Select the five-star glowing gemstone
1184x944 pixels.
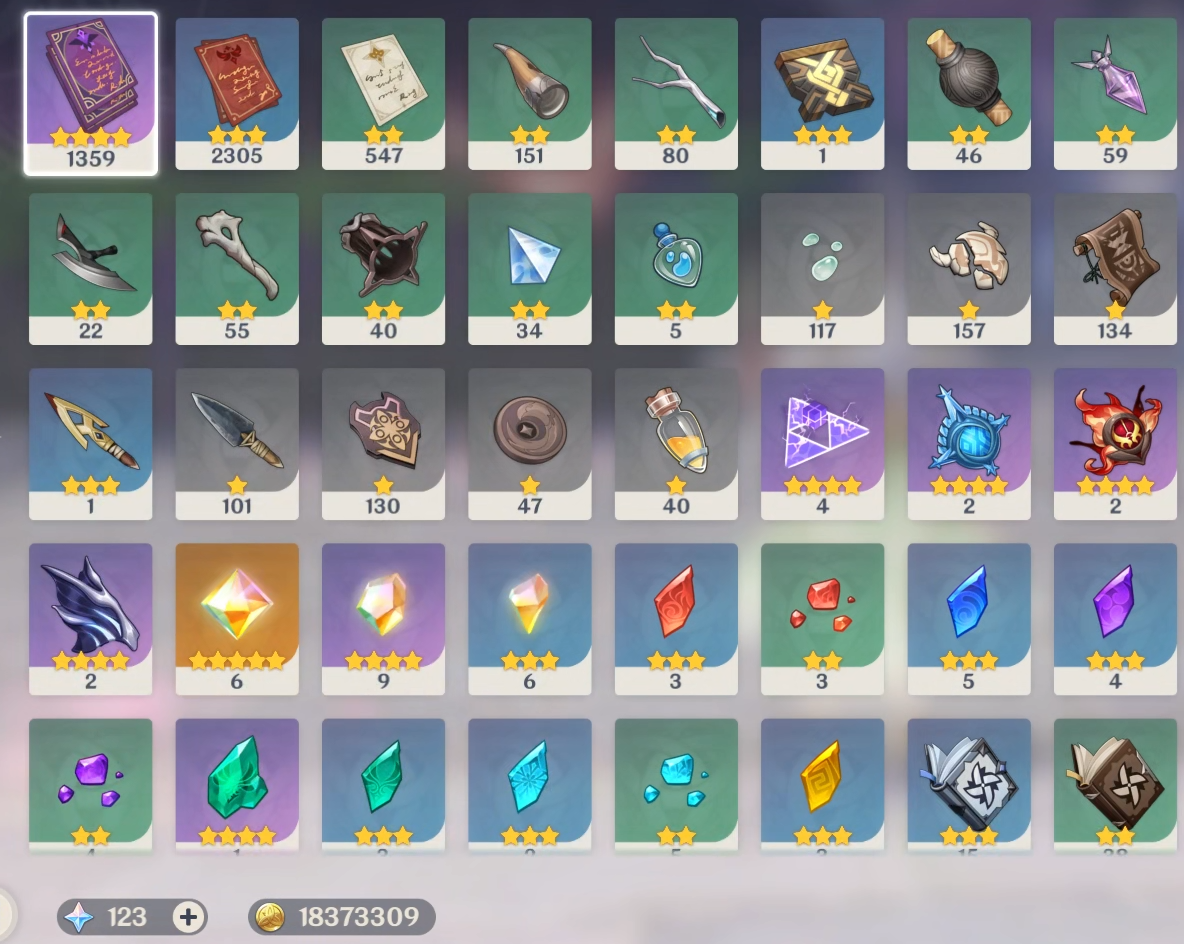click(x=237, y=617)
